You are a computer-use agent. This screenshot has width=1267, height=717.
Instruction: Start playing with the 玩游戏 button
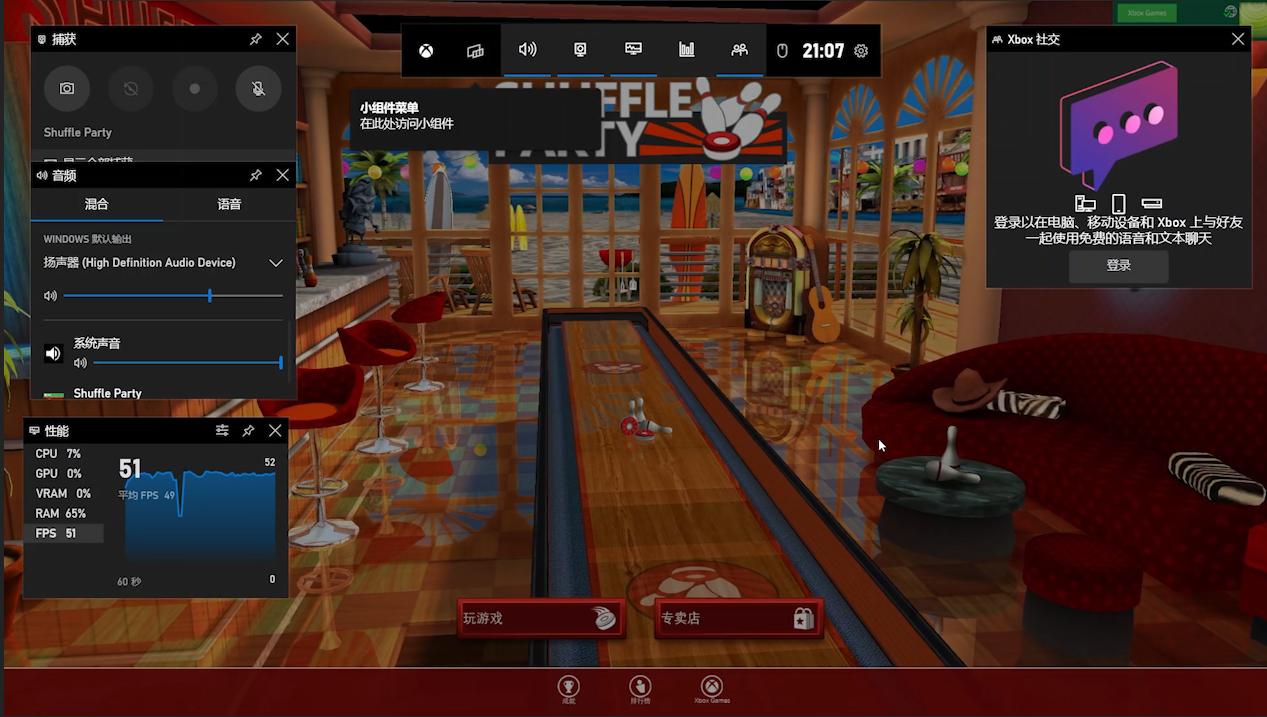point(541,618)
